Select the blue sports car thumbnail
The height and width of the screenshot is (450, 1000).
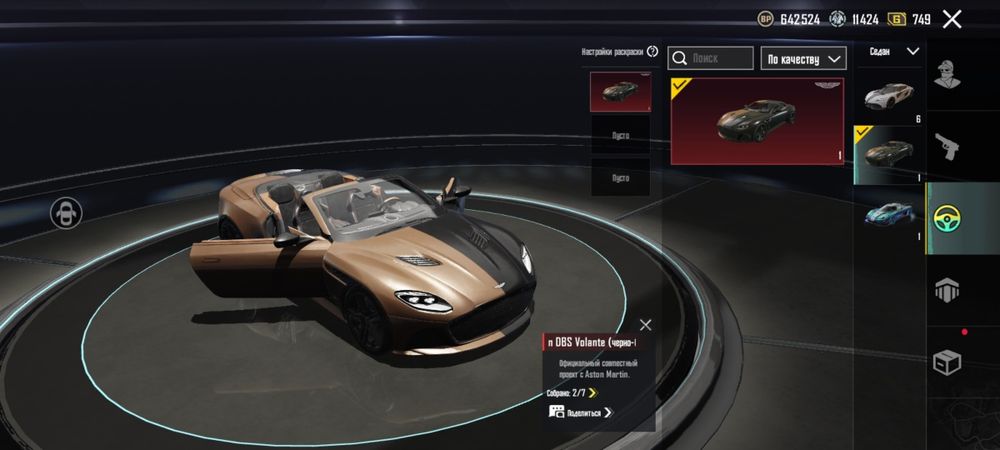[x=889, y=214]
